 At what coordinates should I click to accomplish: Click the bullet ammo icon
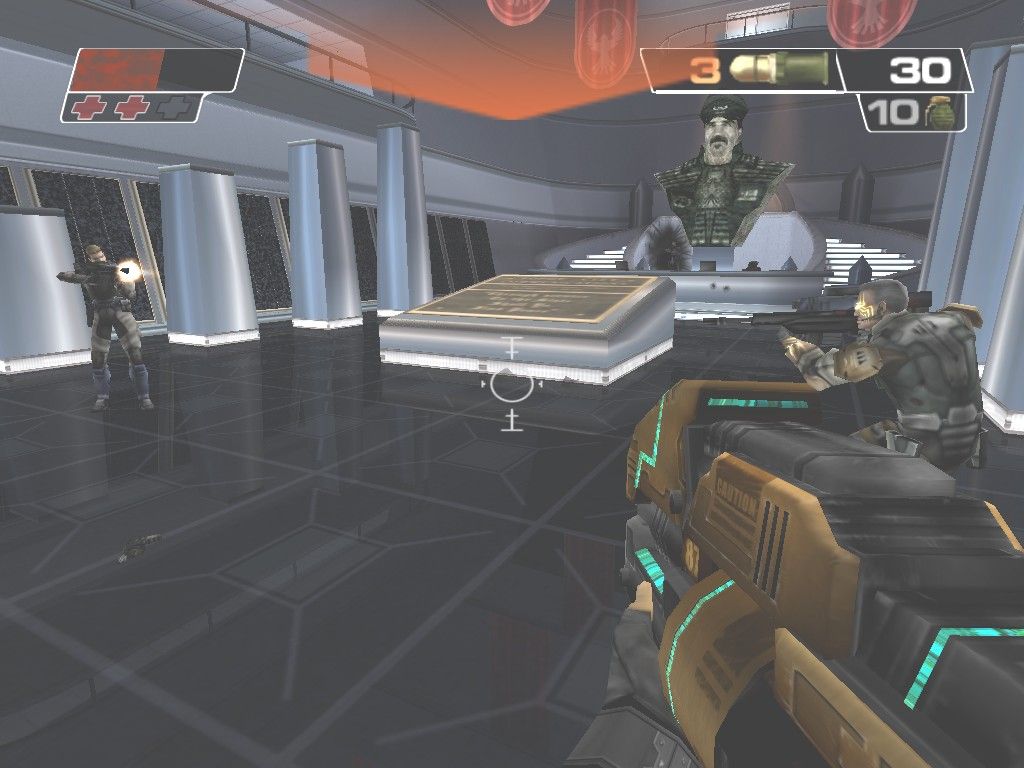tap(778, 69)
